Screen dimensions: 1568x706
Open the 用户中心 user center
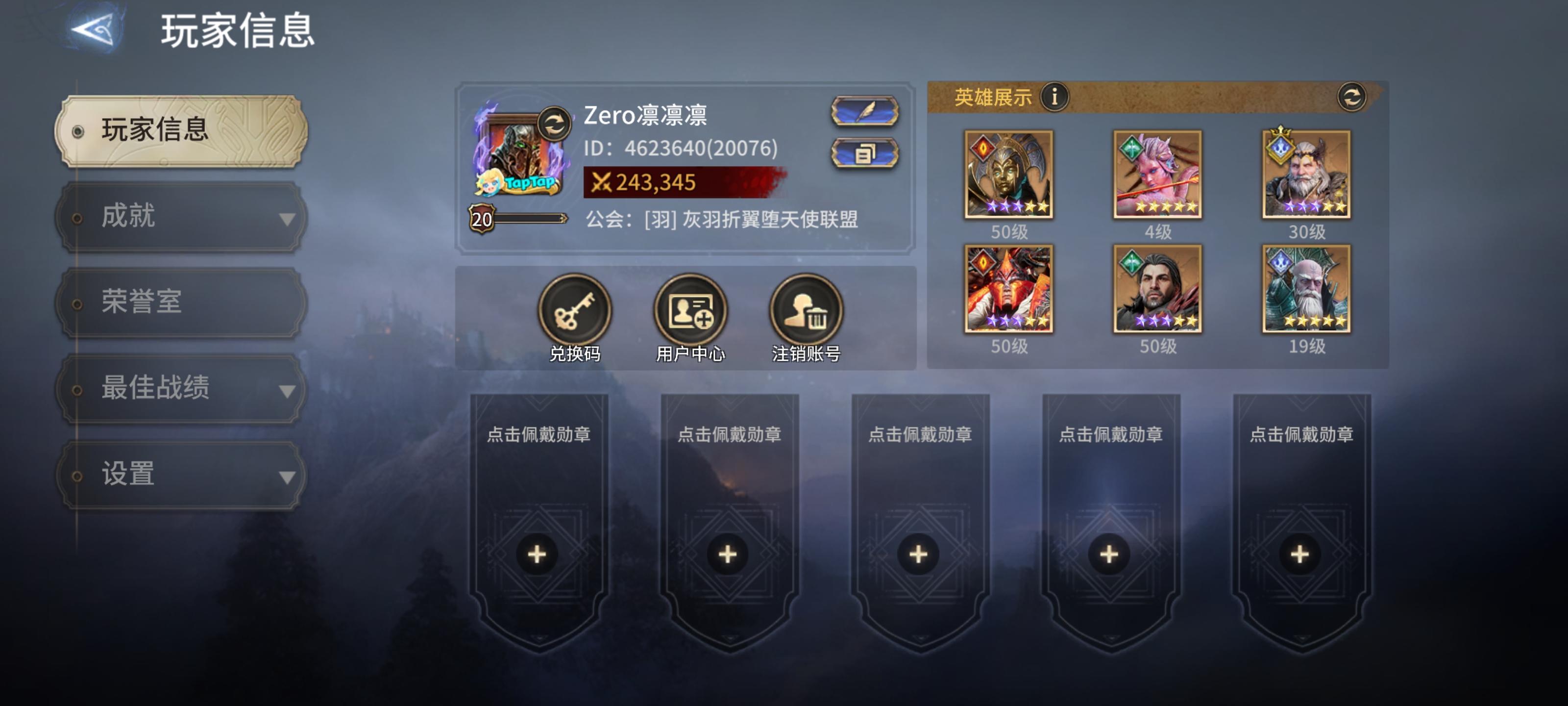(x=691, y=310)
